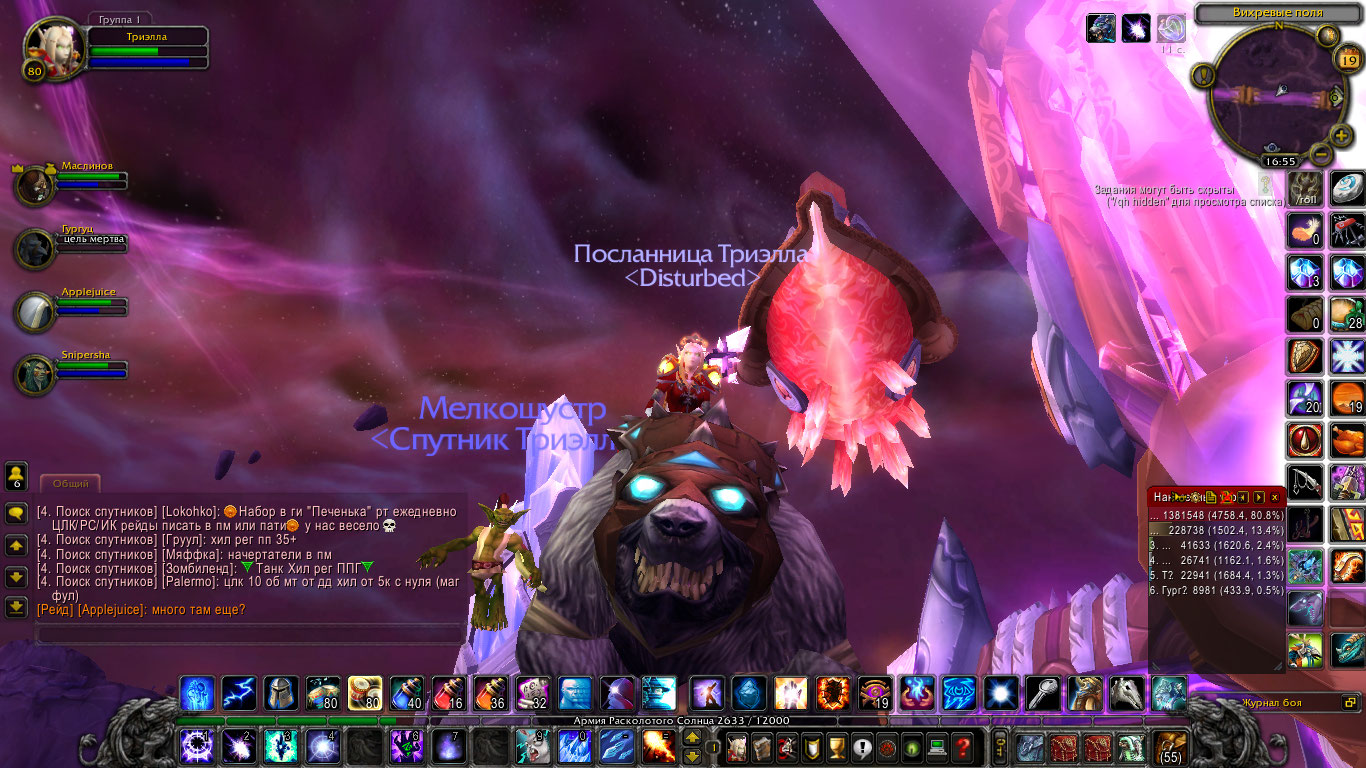Zoom in the minimap with plus button
Image resolution: width=1366 pixels, height=768 pixels.
[1341, 135]
